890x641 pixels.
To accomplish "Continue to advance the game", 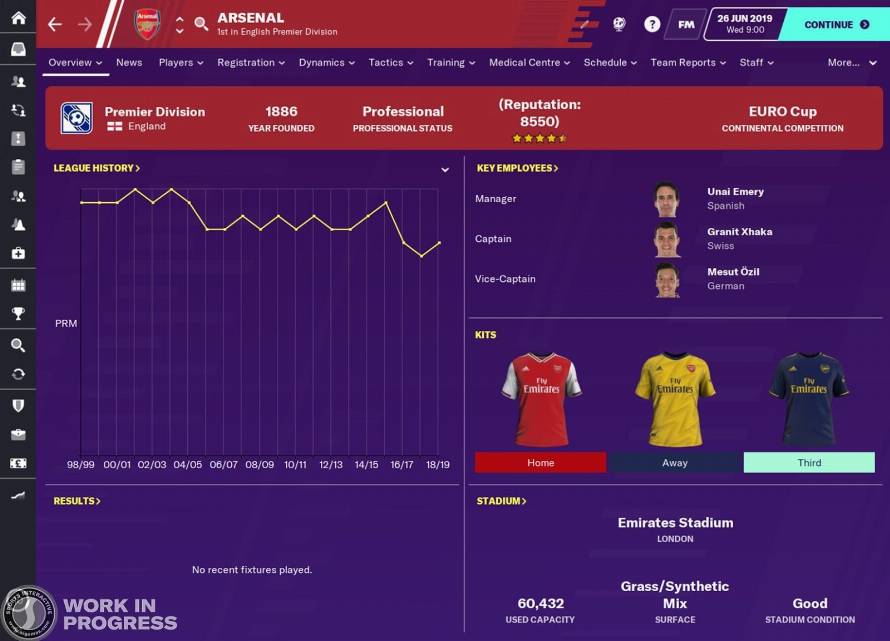I will point(836,24).
